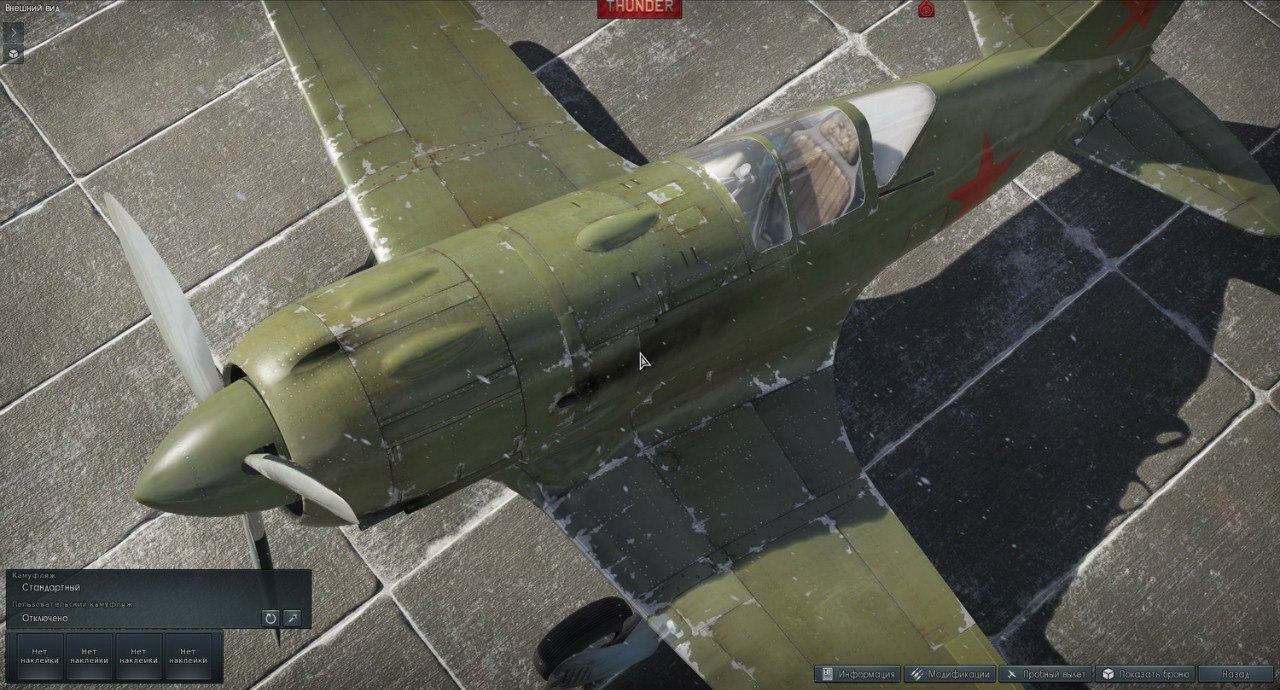Click the War Thunder logo banner
1280x690 pixels.
[x=639, y=8]
